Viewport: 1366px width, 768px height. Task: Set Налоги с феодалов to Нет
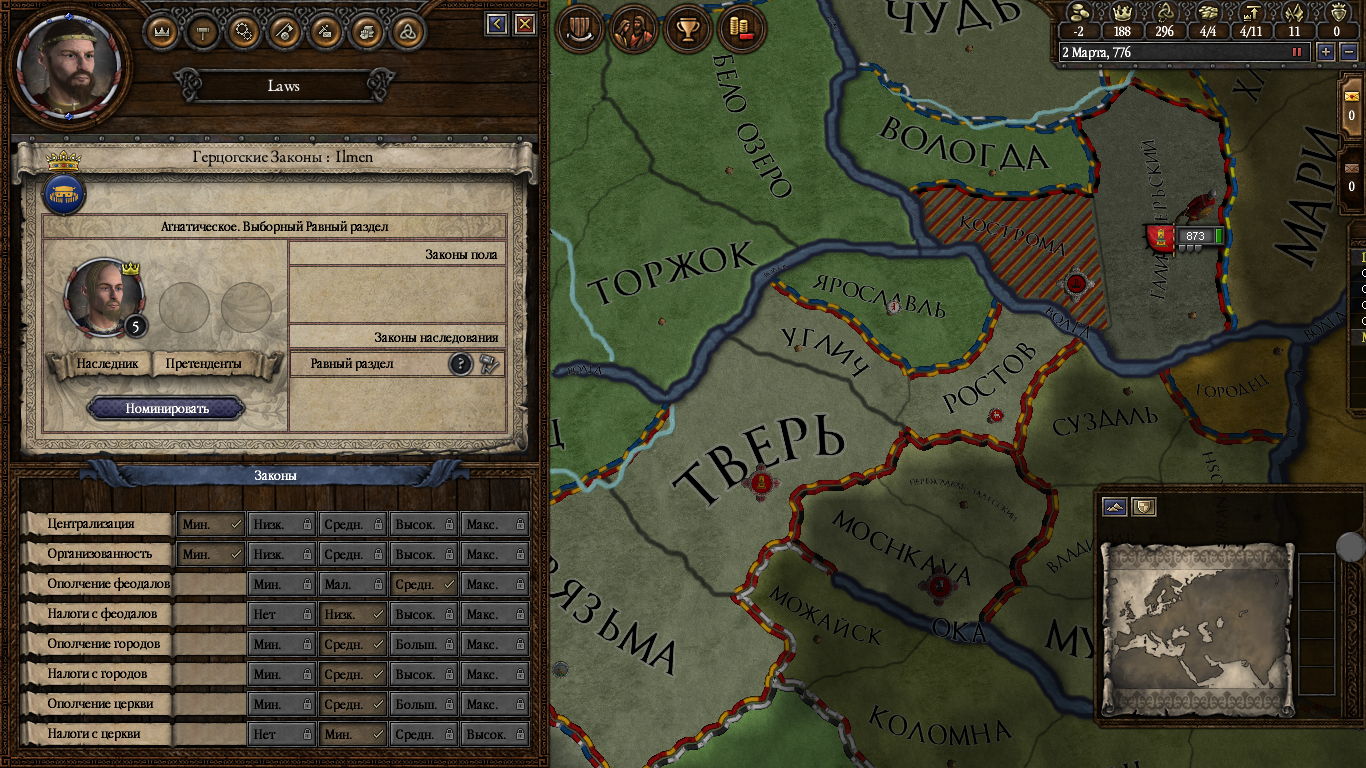coord(281,614)
